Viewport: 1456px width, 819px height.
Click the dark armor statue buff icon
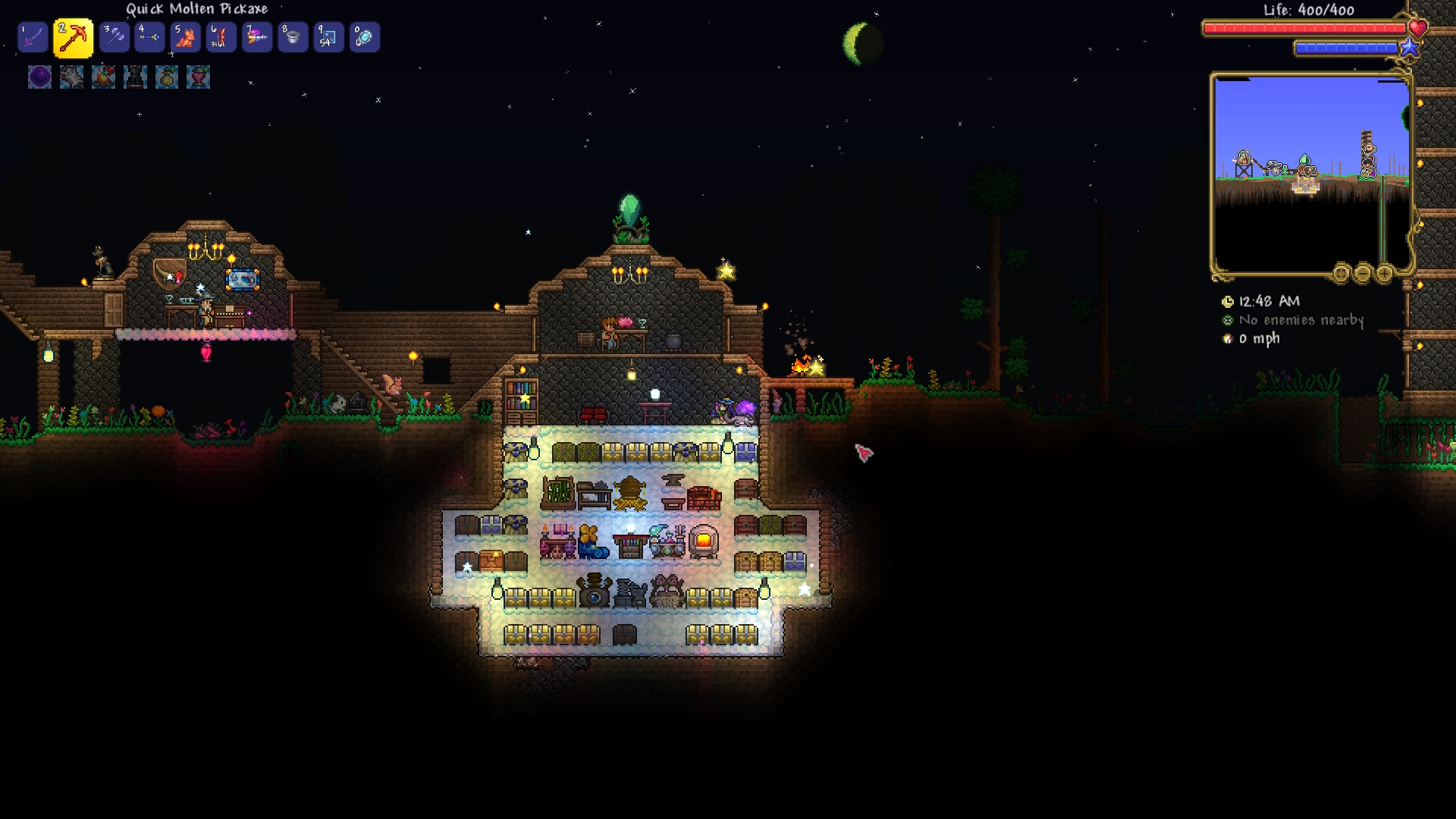pyautogui.click(x=135, y=77)
